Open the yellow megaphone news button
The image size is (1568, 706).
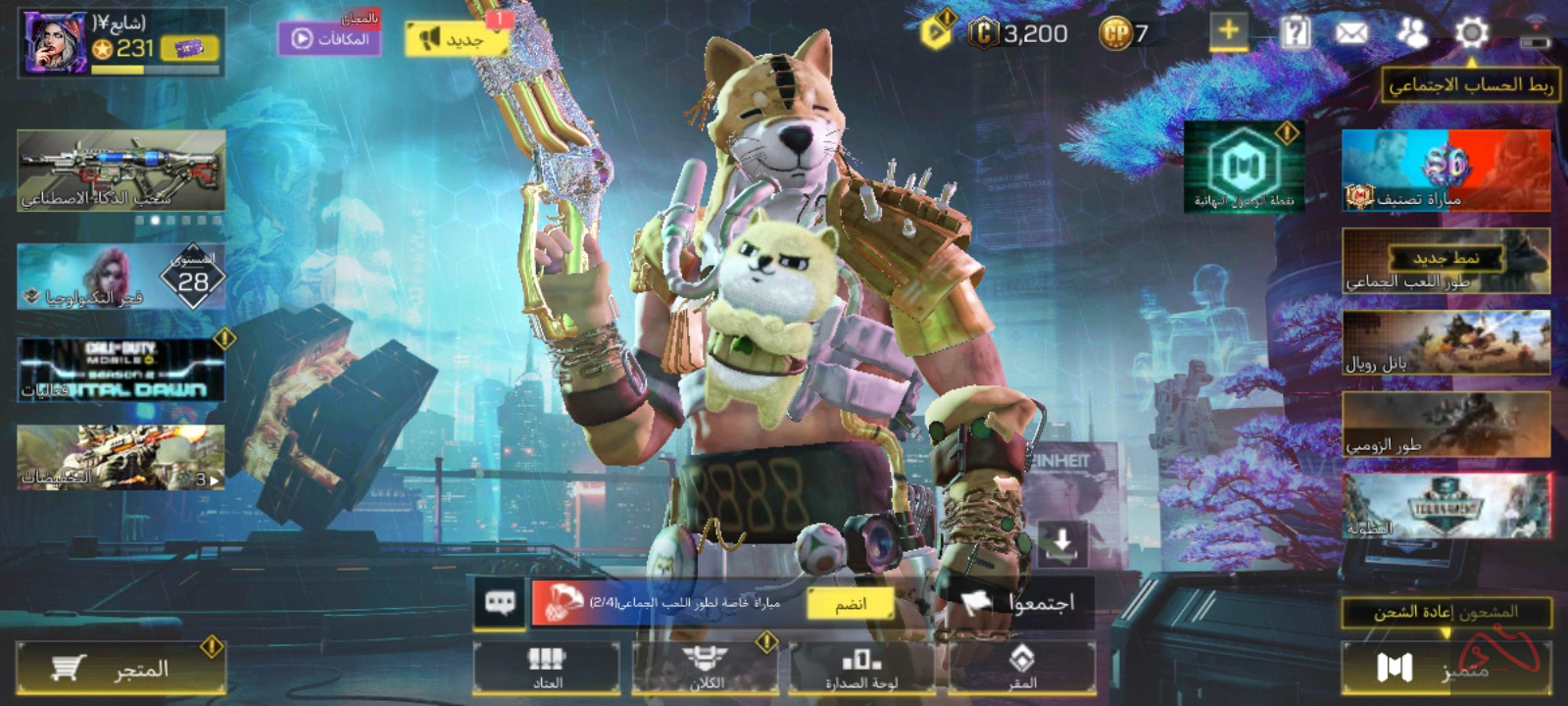455,39
